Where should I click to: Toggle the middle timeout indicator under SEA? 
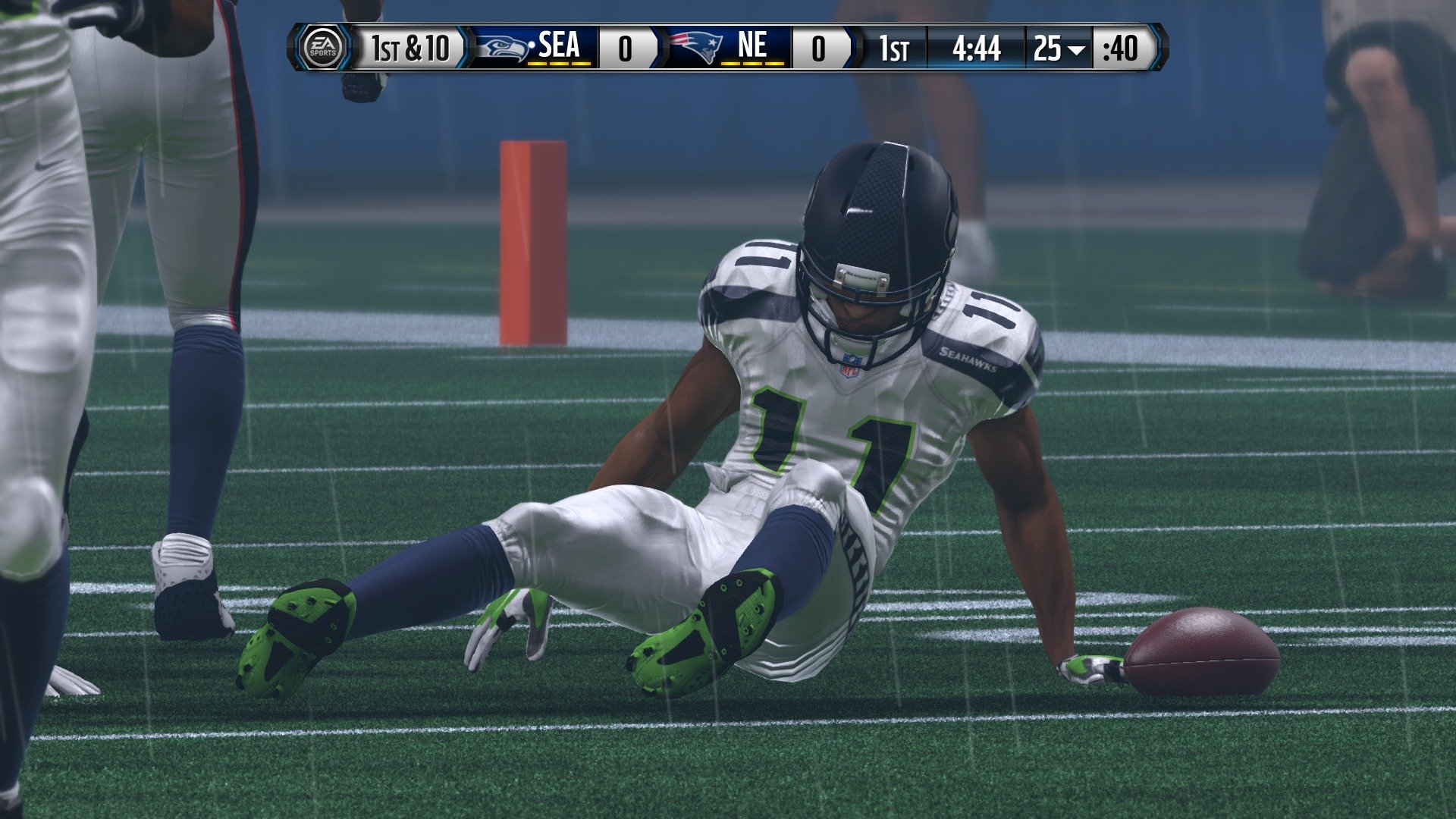pyautogui.click(x=558, y=65)
